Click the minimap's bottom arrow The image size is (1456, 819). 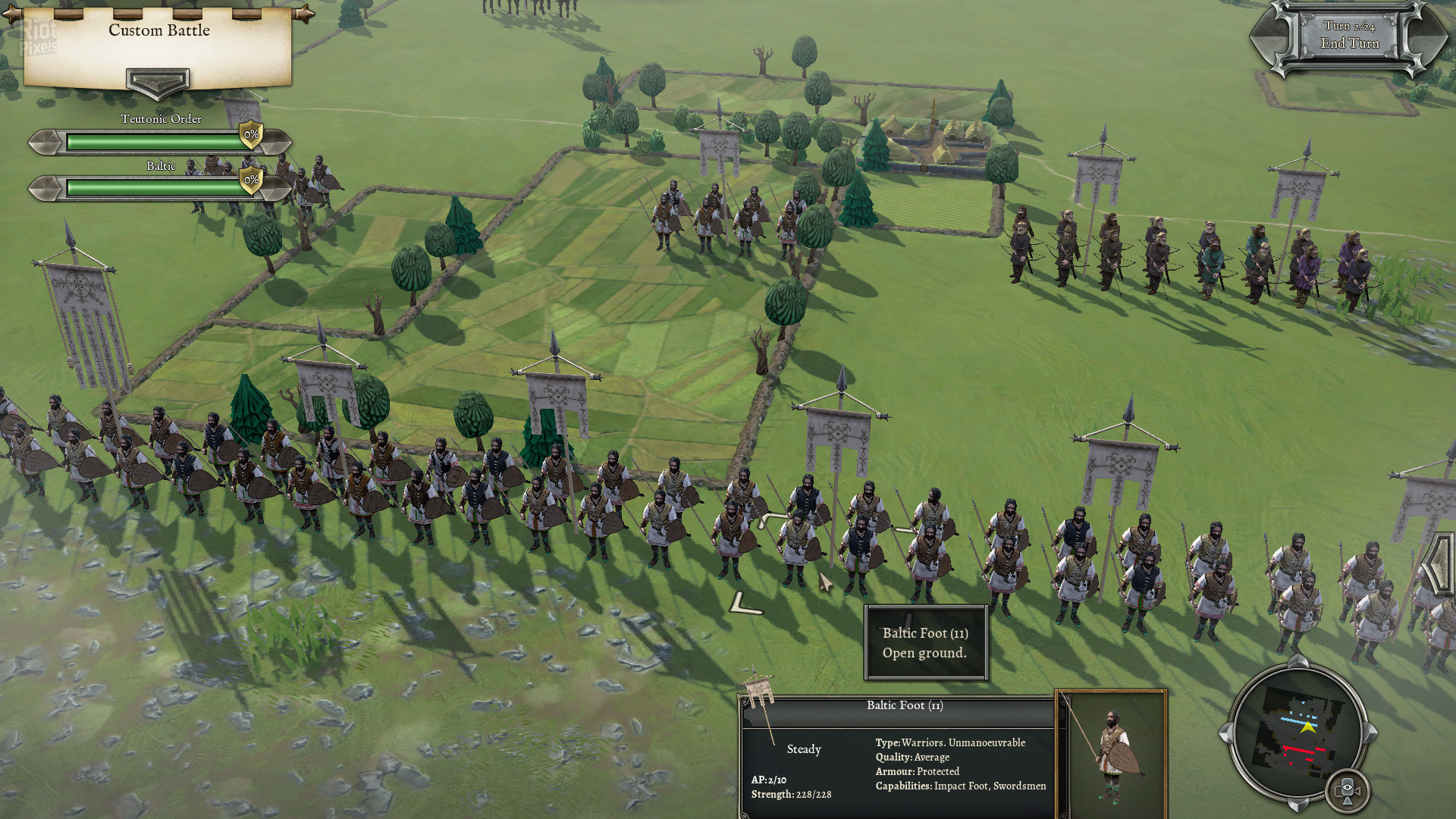[1298, 804]
